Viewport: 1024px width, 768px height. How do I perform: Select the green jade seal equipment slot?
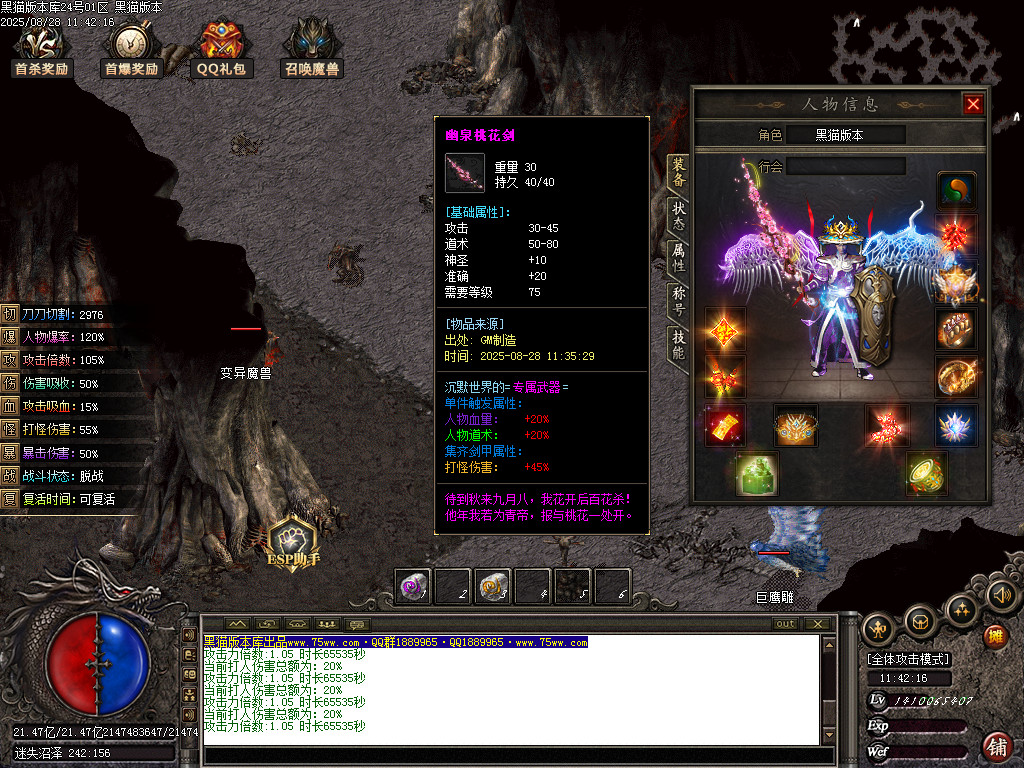(756, 473)
